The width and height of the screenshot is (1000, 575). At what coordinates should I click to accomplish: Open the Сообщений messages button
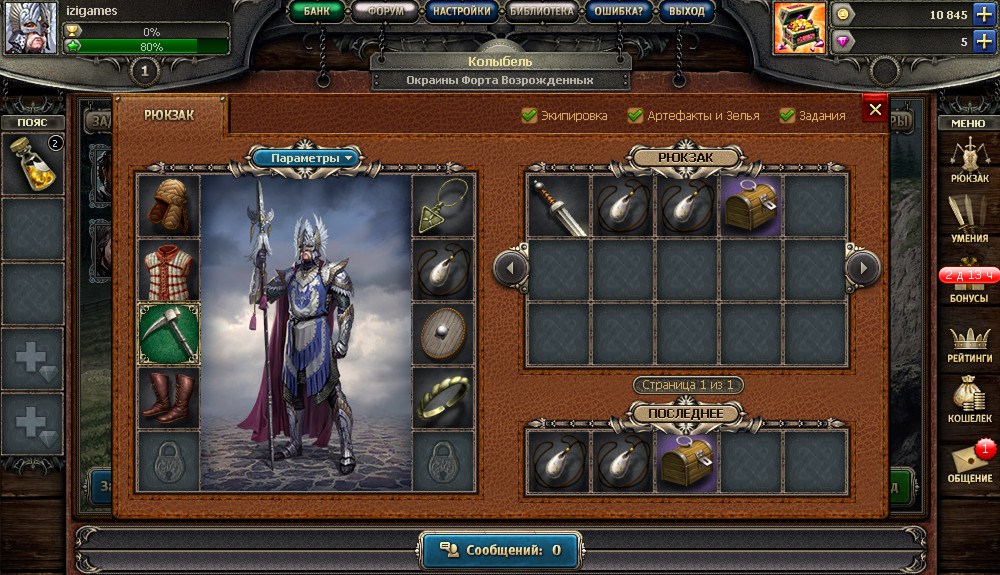click(x=500, y=550)
